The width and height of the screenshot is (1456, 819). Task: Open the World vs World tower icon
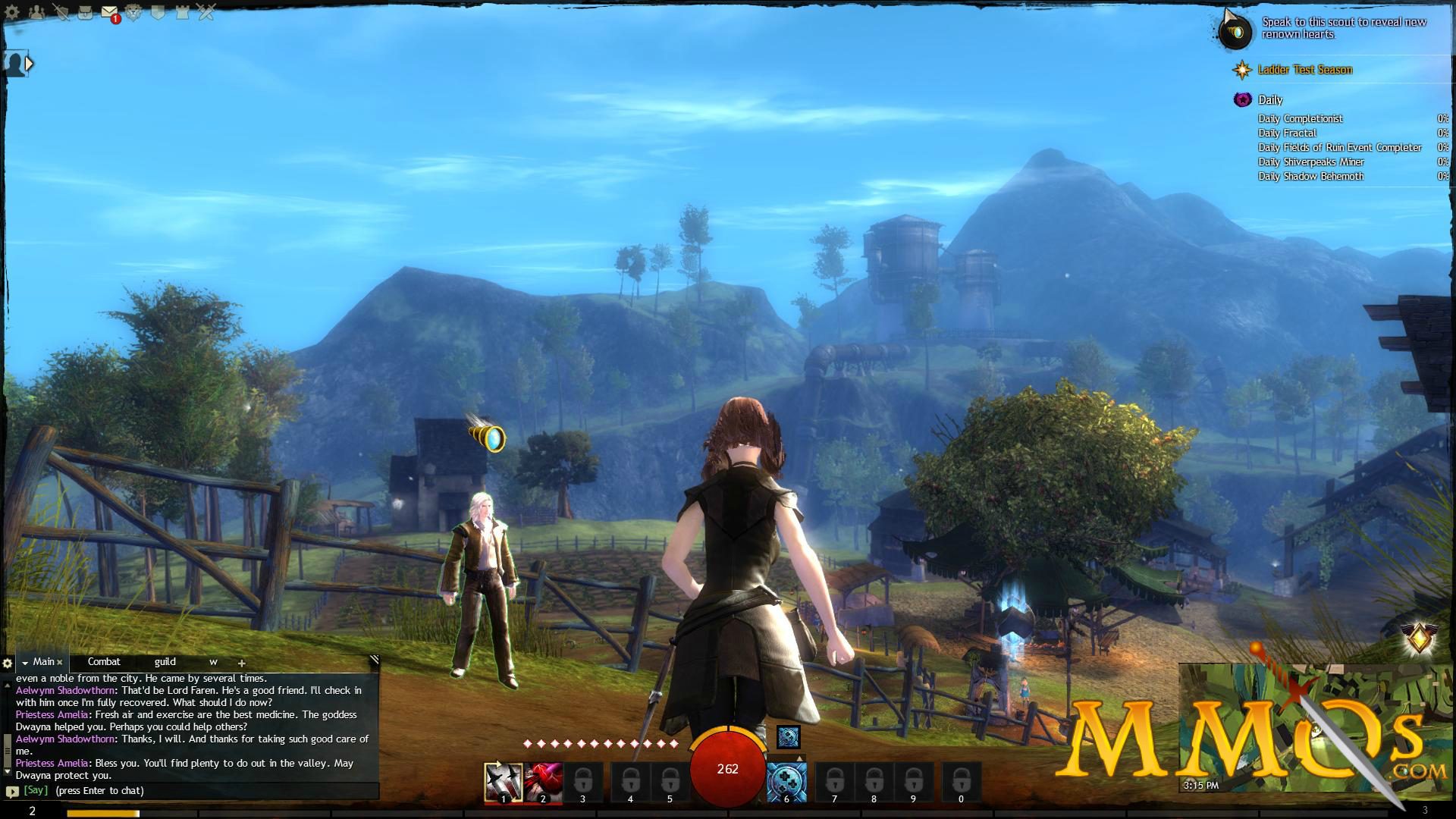181,11
